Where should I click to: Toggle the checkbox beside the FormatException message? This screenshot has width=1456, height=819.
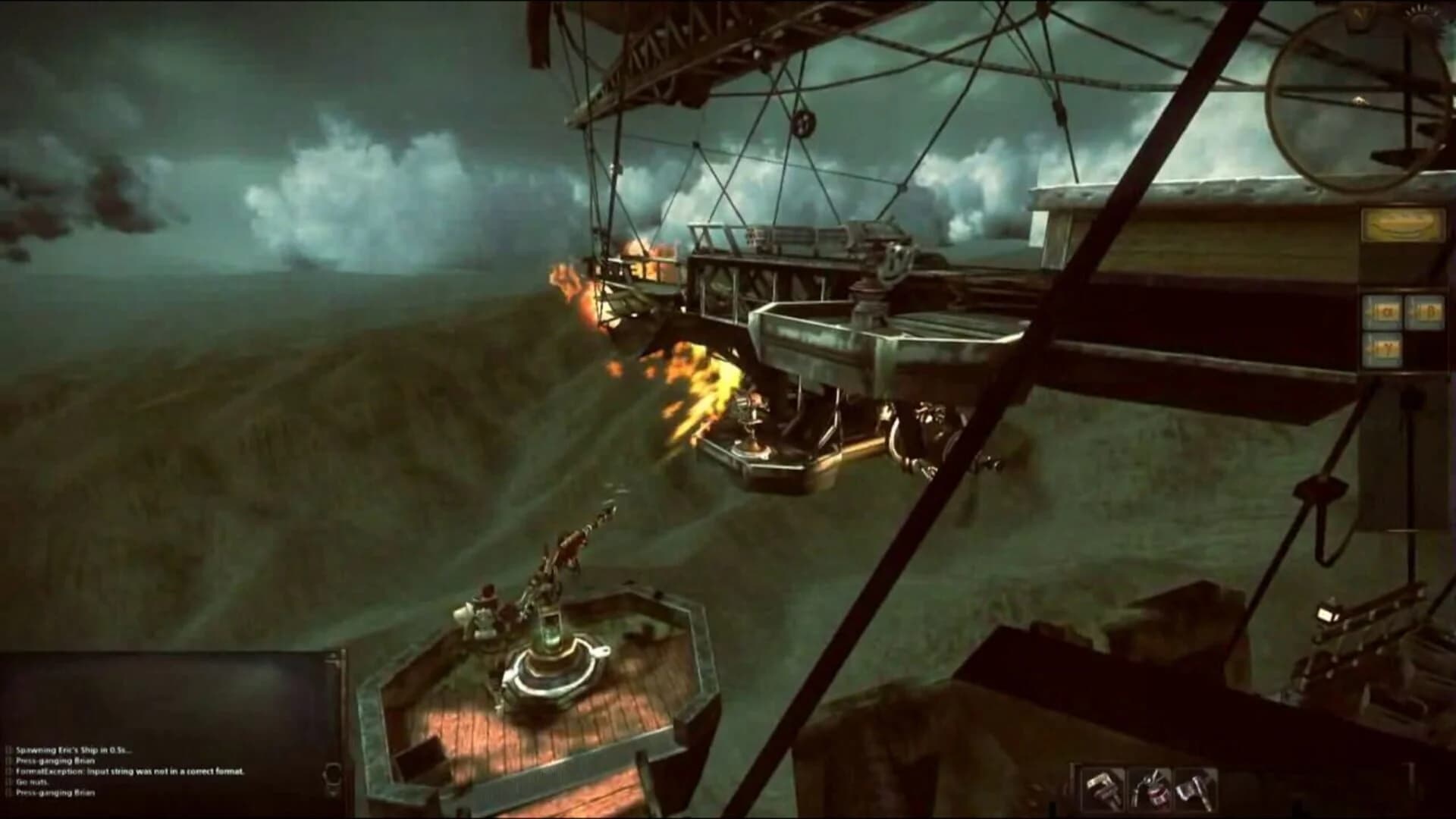point(9,771)
